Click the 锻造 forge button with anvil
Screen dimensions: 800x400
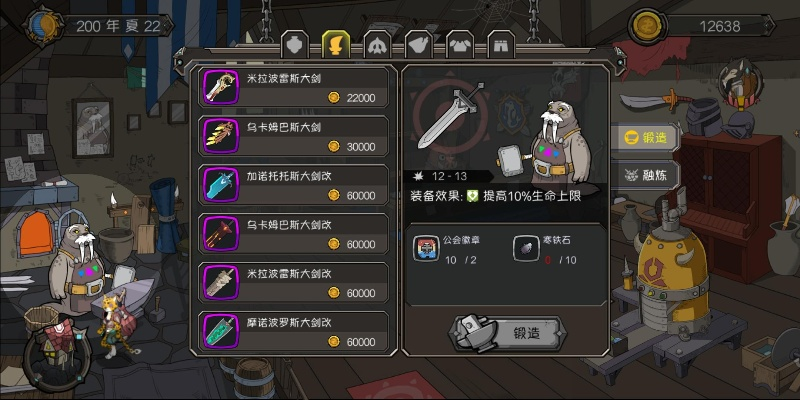504,332
